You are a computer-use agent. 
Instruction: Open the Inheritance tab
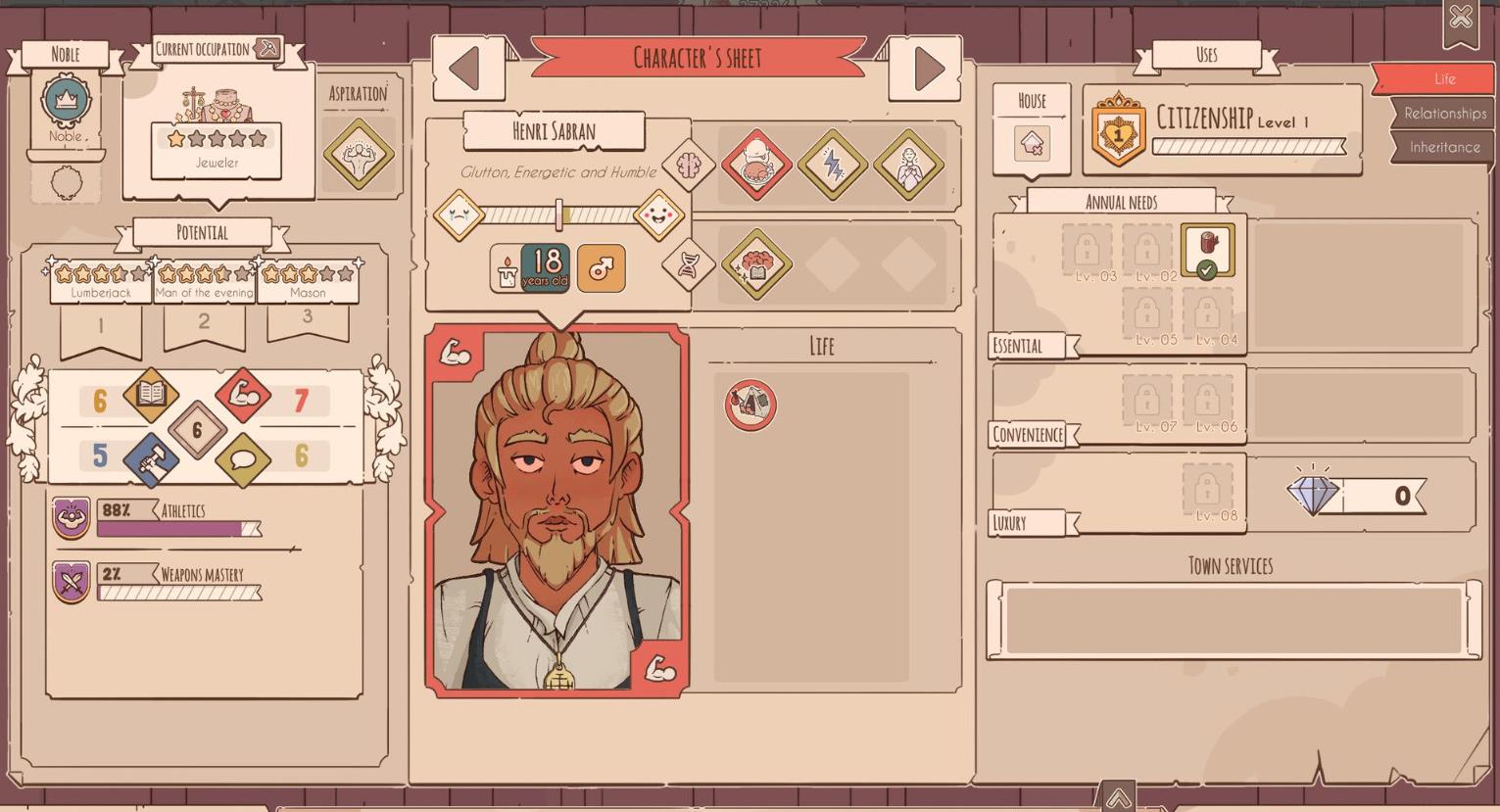point(1444,148)
